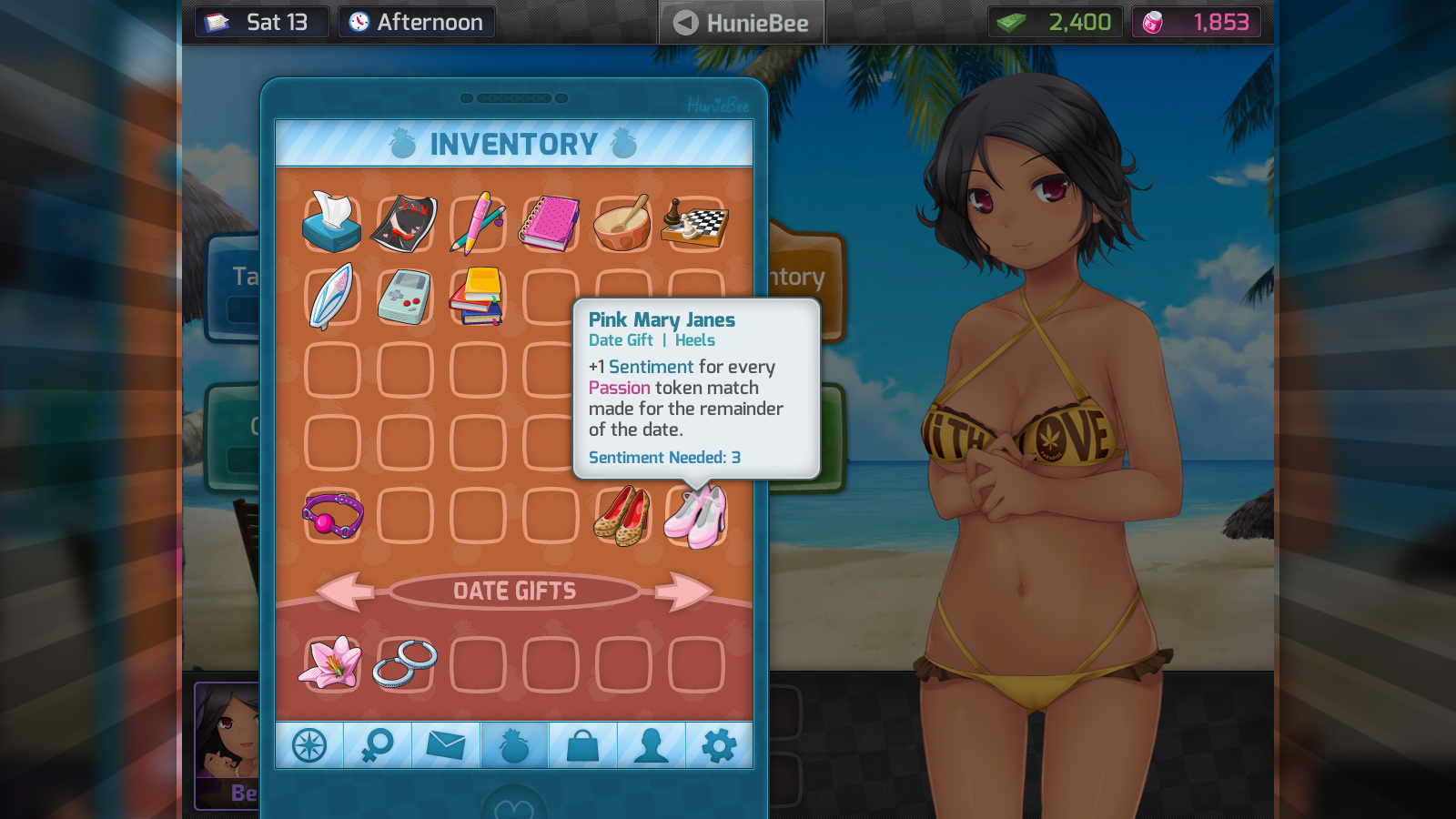Select the leopard print heels
The width and height of the screenshot is (1456, 819).
point(622,514)
